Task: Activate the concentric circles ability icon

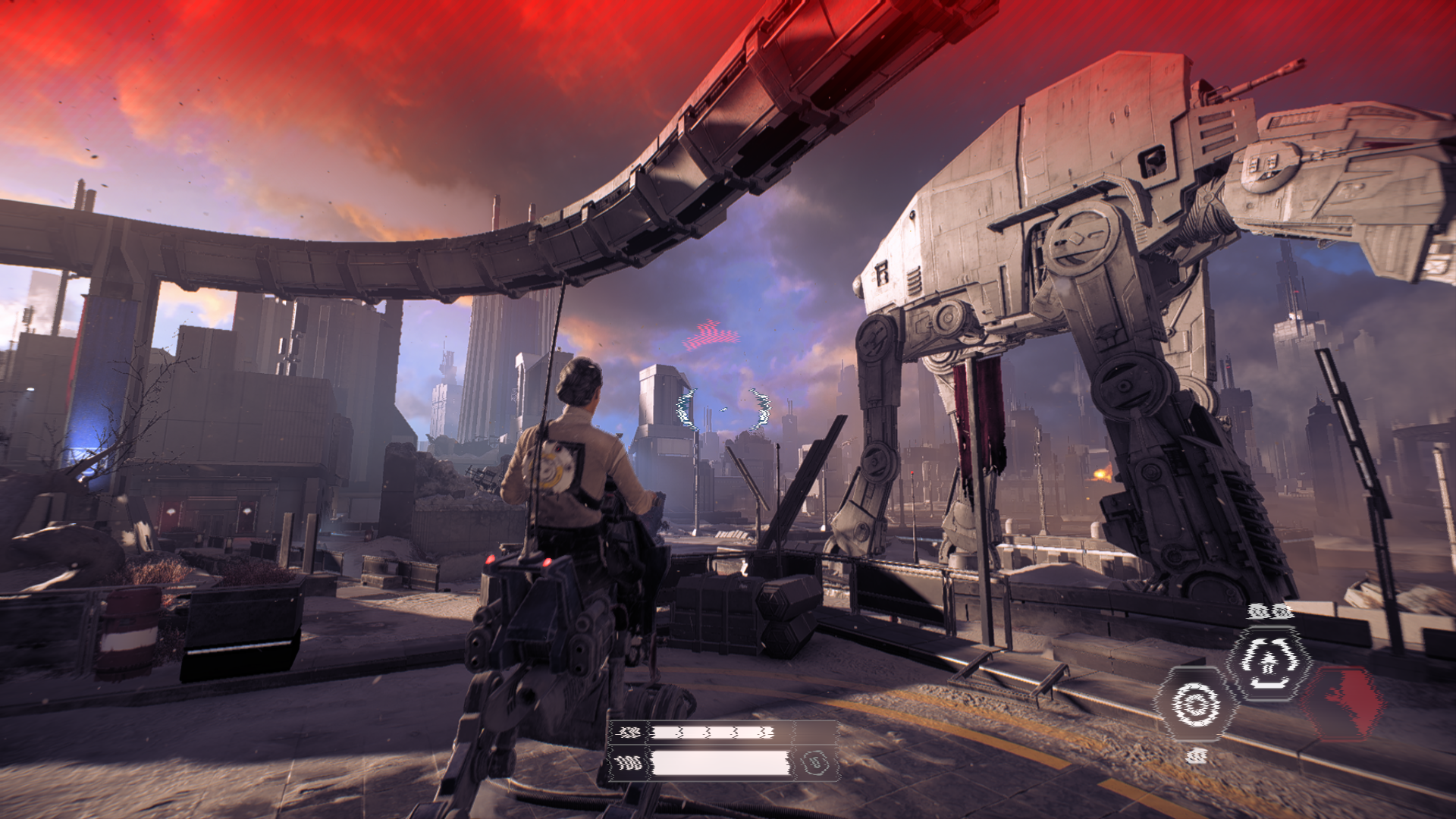Action: [1196, 704]
